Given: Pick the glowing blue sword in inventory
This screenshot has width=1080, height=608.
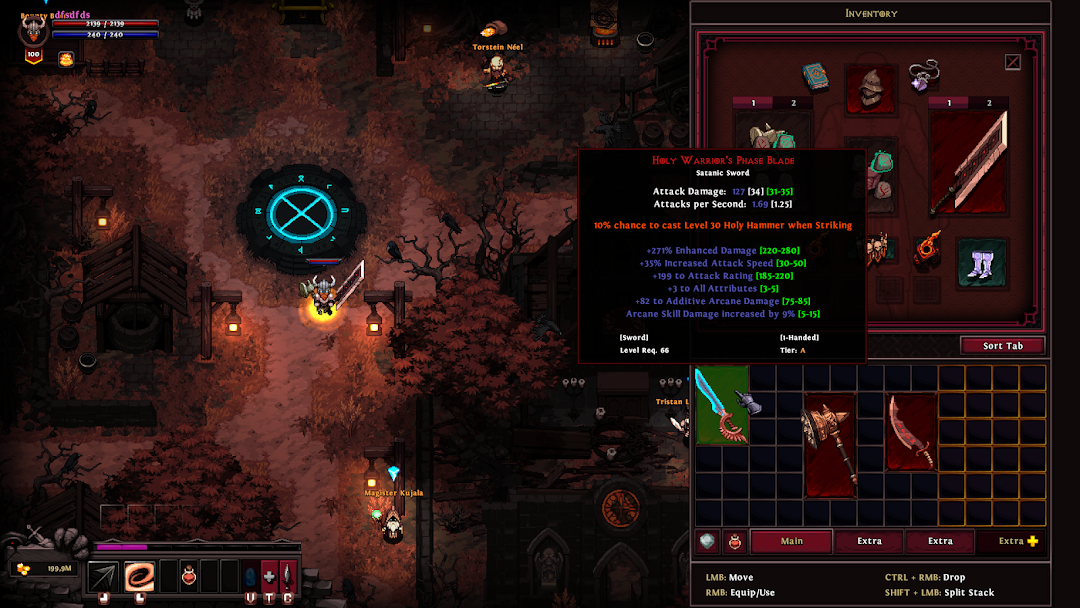Looking at the screenshot, I should pos(720,403).
